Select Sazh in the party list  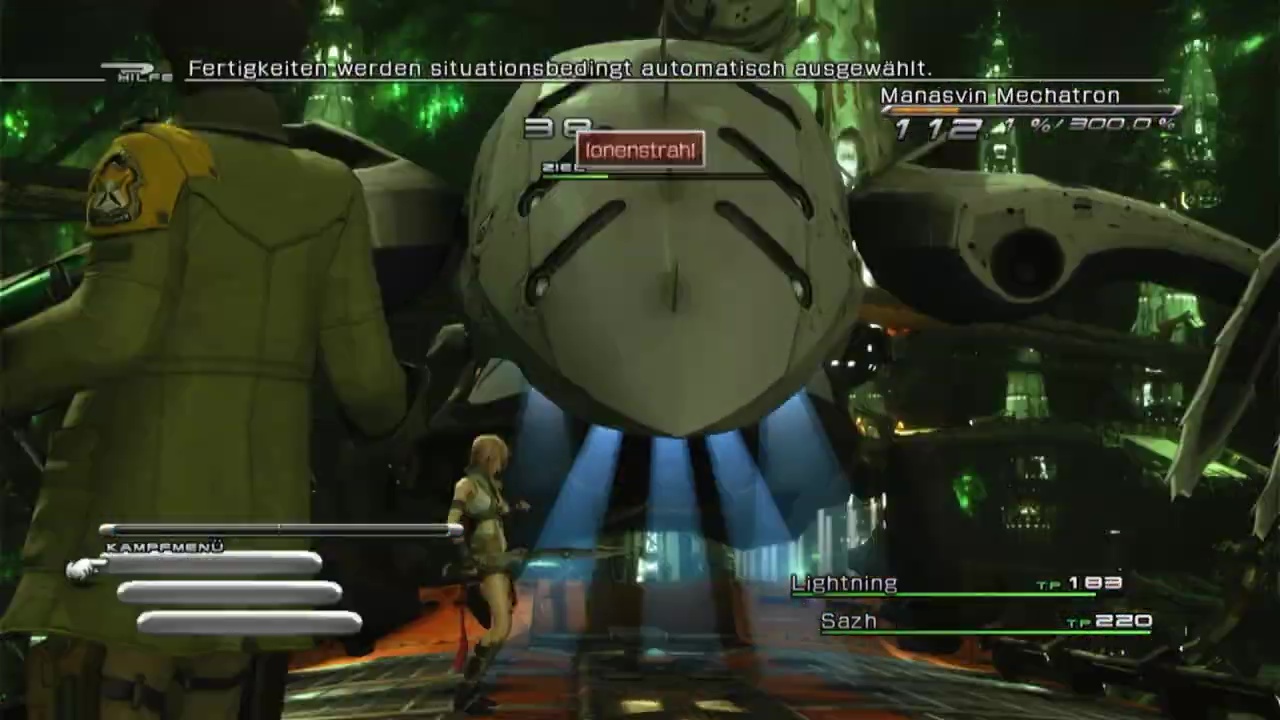(849, 622)
